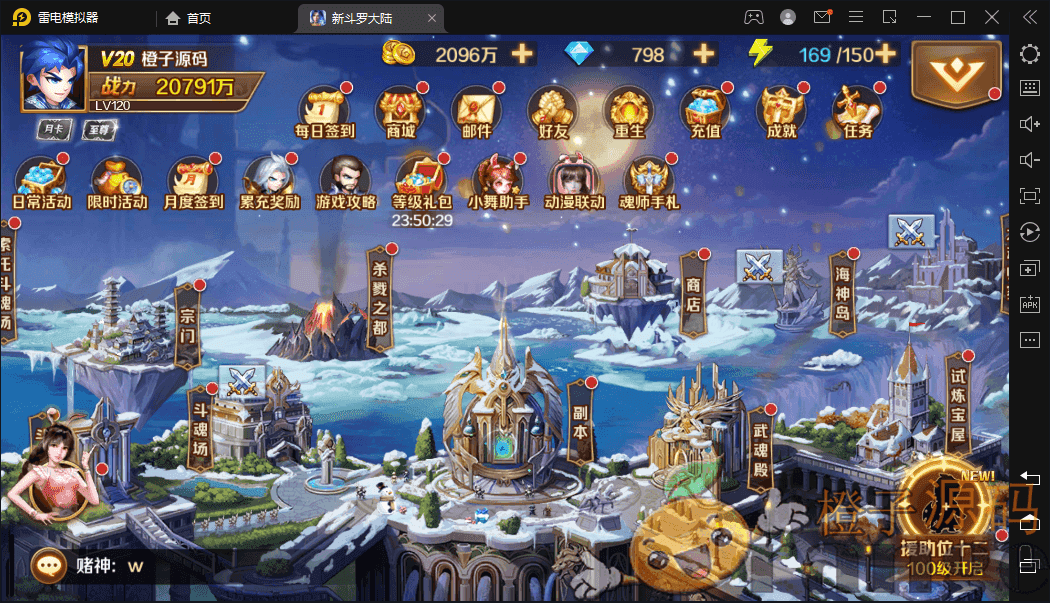Viewport: 1050px width, 603px height.
Task: Open the 商城 mall icon
Action: [400, 110]
